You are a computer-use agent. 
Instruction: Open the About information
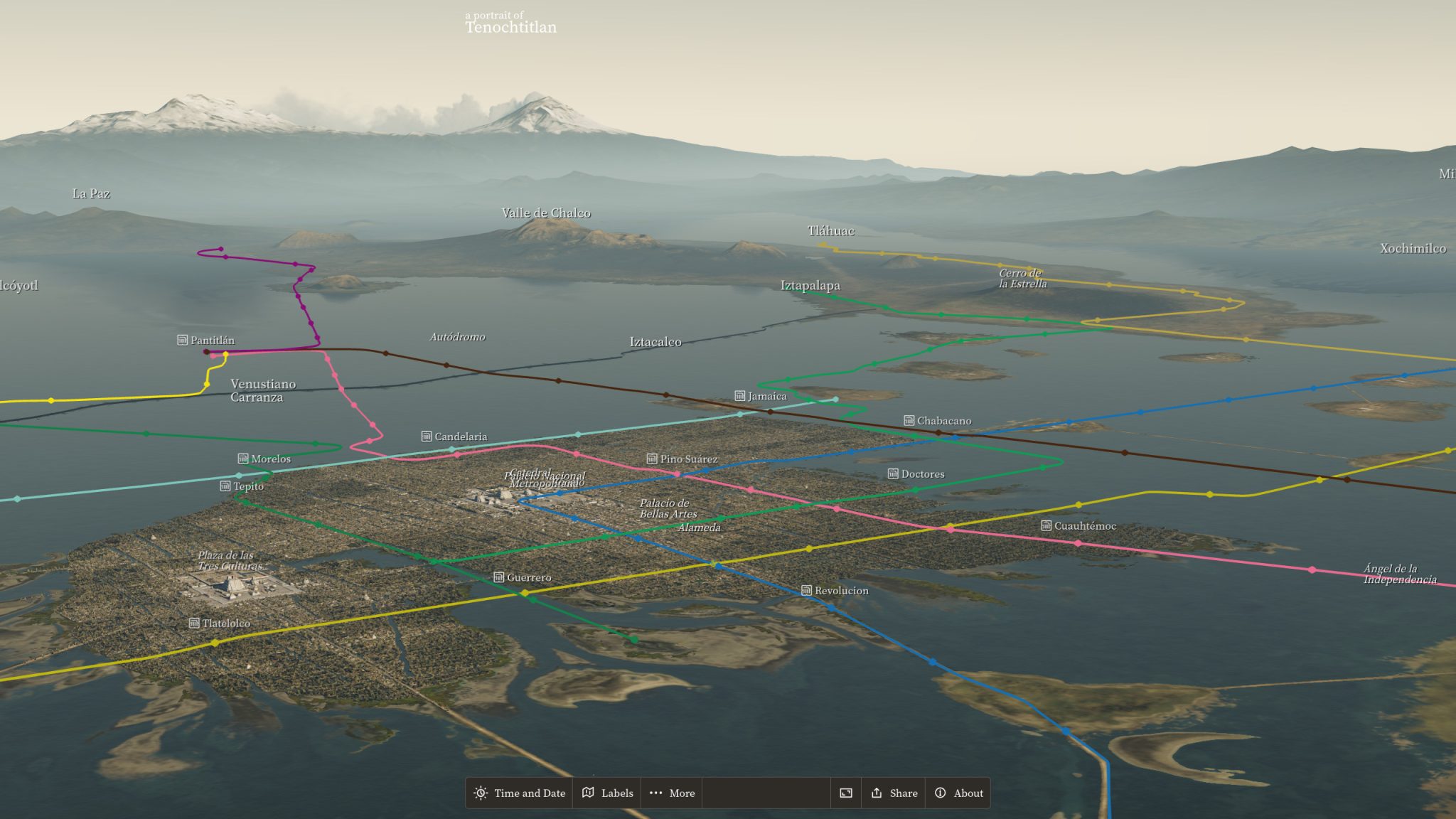point(958,793)
